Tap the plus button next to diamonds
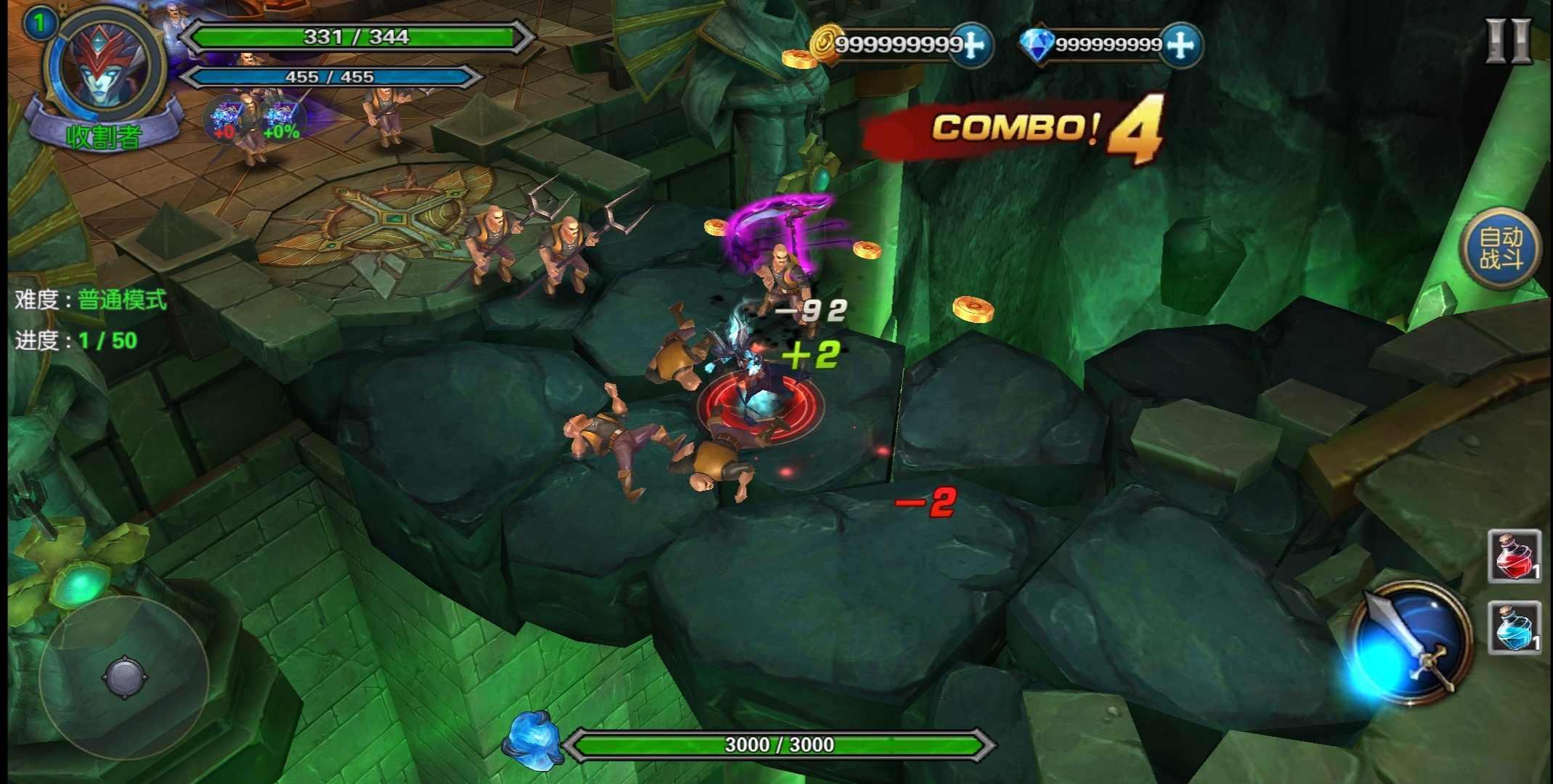This screenshot has width=1553, height=784. pos(1183,45)
